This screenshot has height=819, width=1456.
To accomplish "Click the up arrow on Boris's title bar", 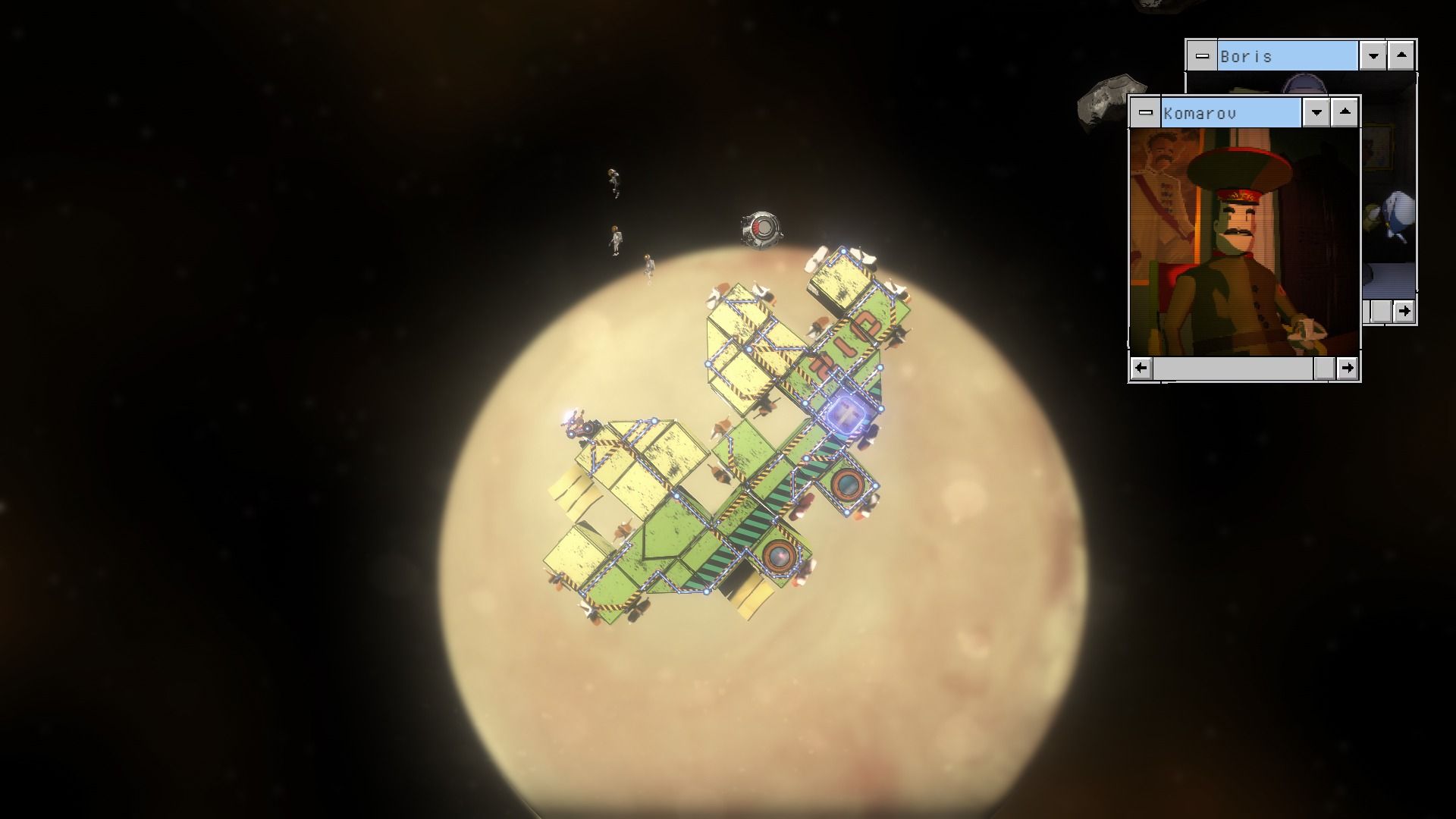I will pyautogui.click(x=1401, y=57).
